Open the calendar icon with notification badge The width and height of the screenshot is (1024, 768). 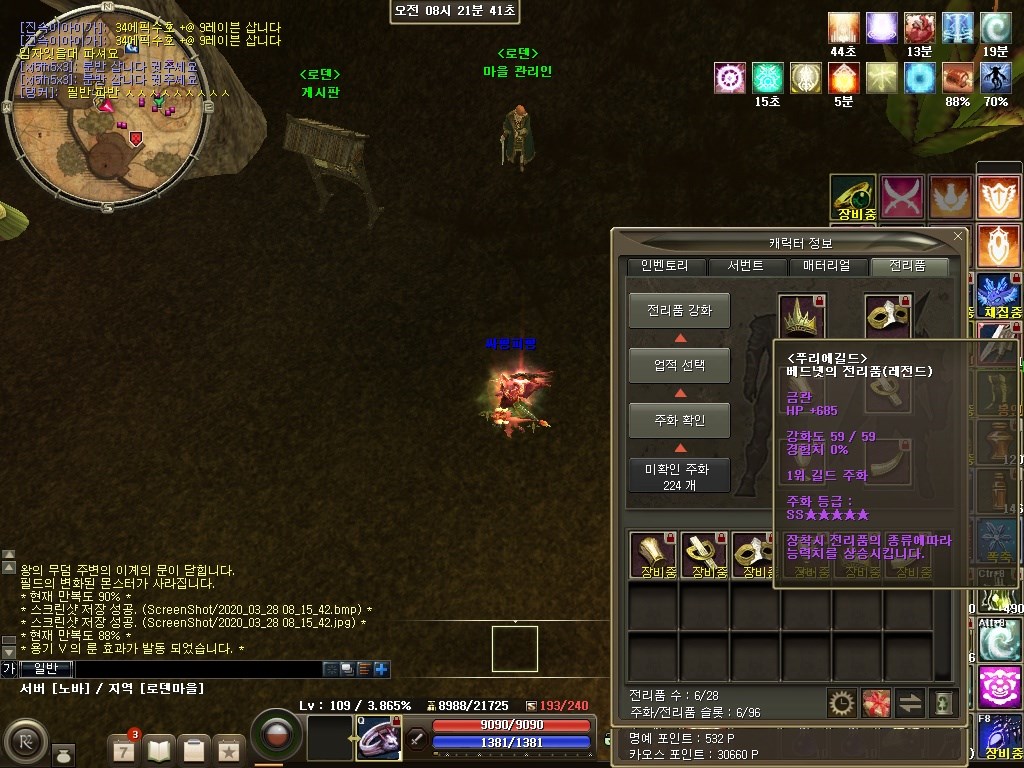123,748
